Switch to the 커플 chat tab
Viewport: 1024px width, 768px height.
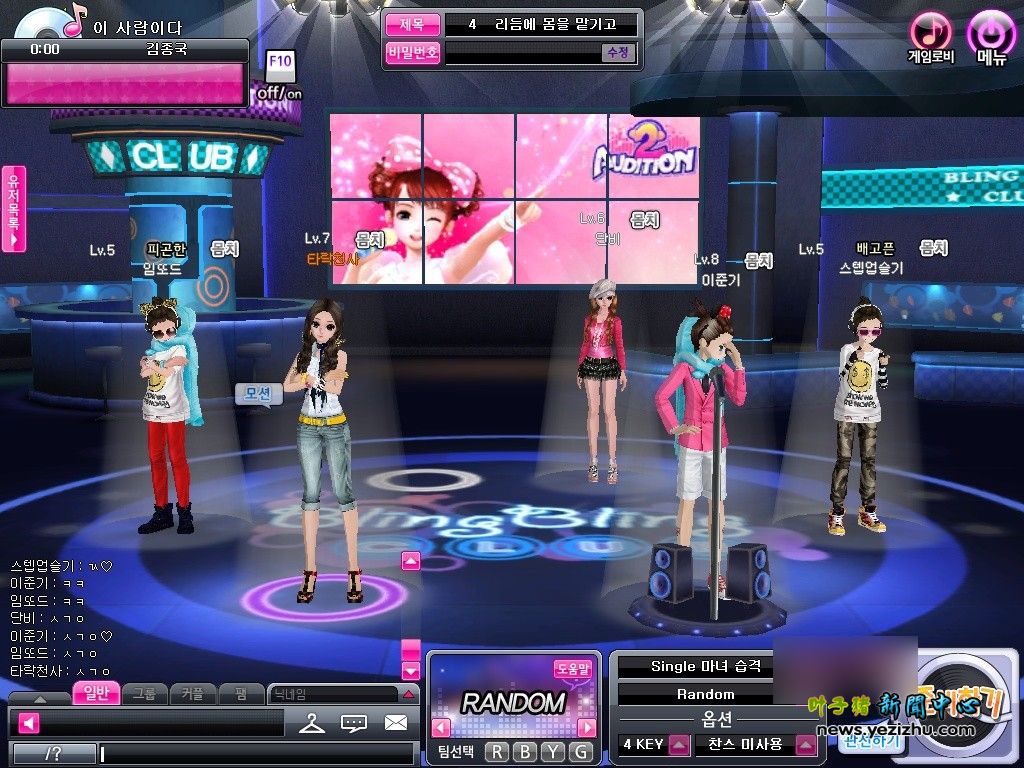[x=193, y=693]
